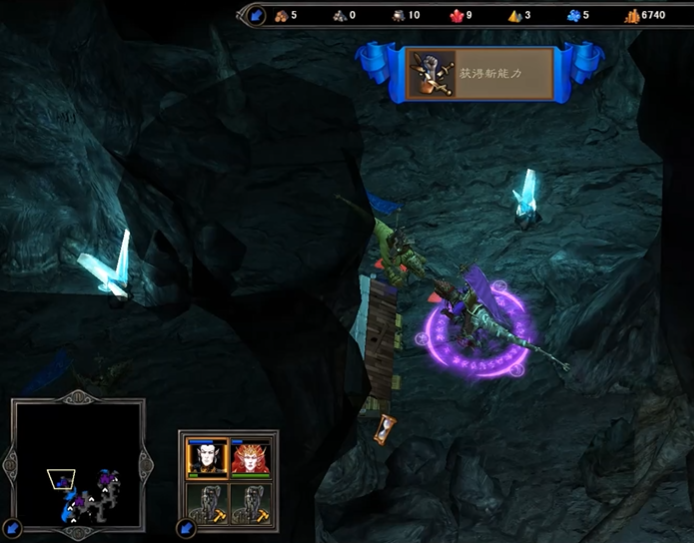Click the new ability notification banner
This screenshot has width=694, height=543.
pyautogui.click(x=480, y=74)
